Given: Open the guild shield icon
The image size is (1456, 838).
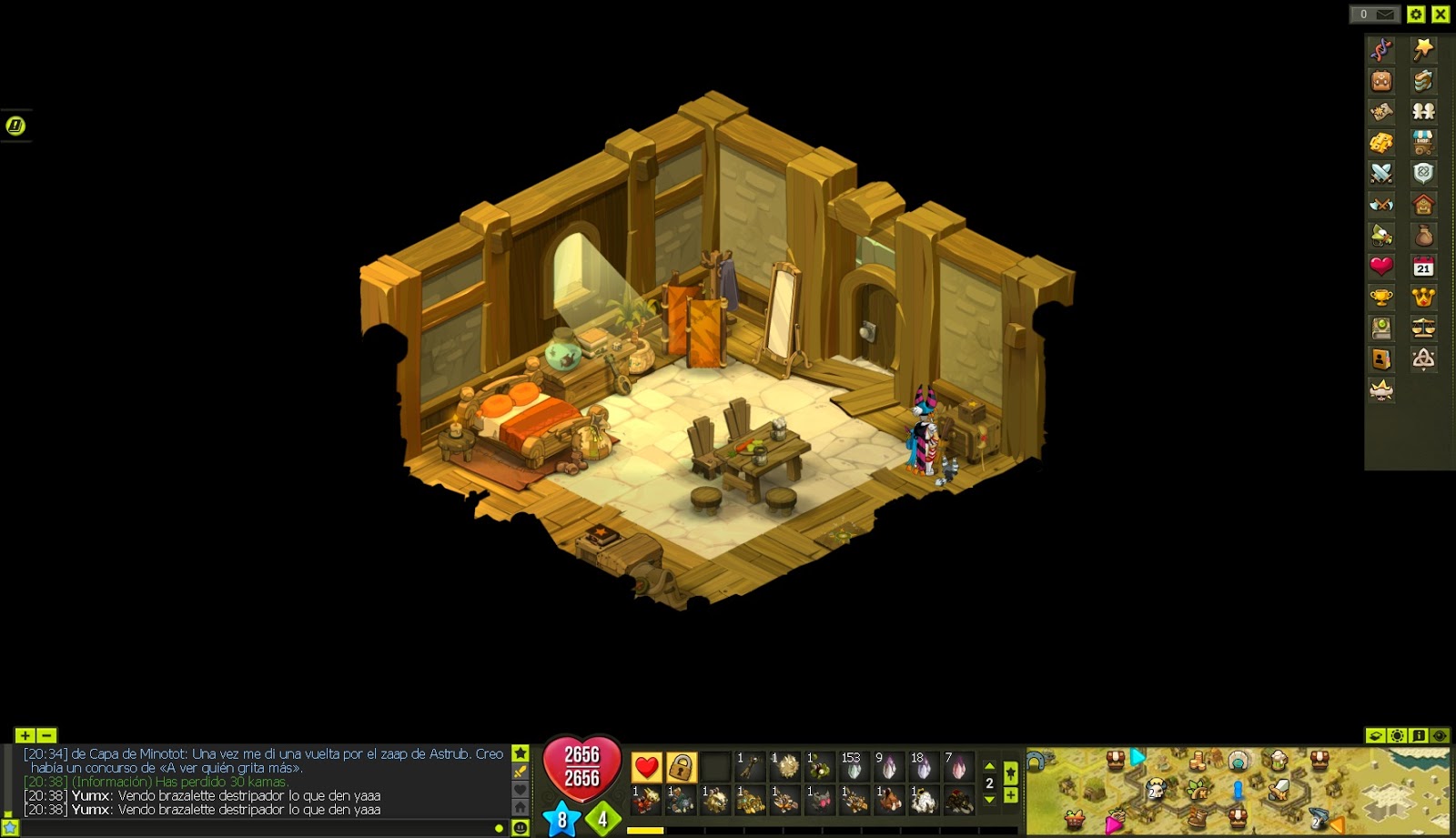Looking at the screenshot, I should click(1425, 170).
